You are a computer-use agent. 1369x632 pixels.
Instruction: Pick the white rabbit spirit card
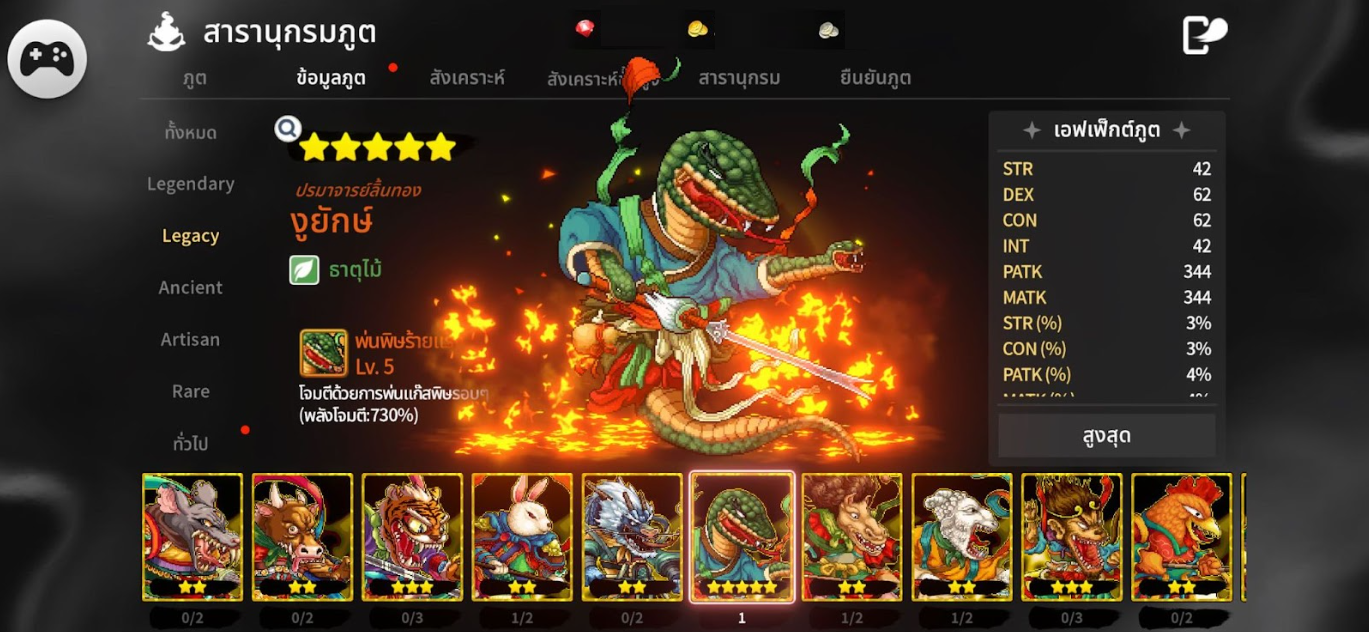tap(522, 537)
